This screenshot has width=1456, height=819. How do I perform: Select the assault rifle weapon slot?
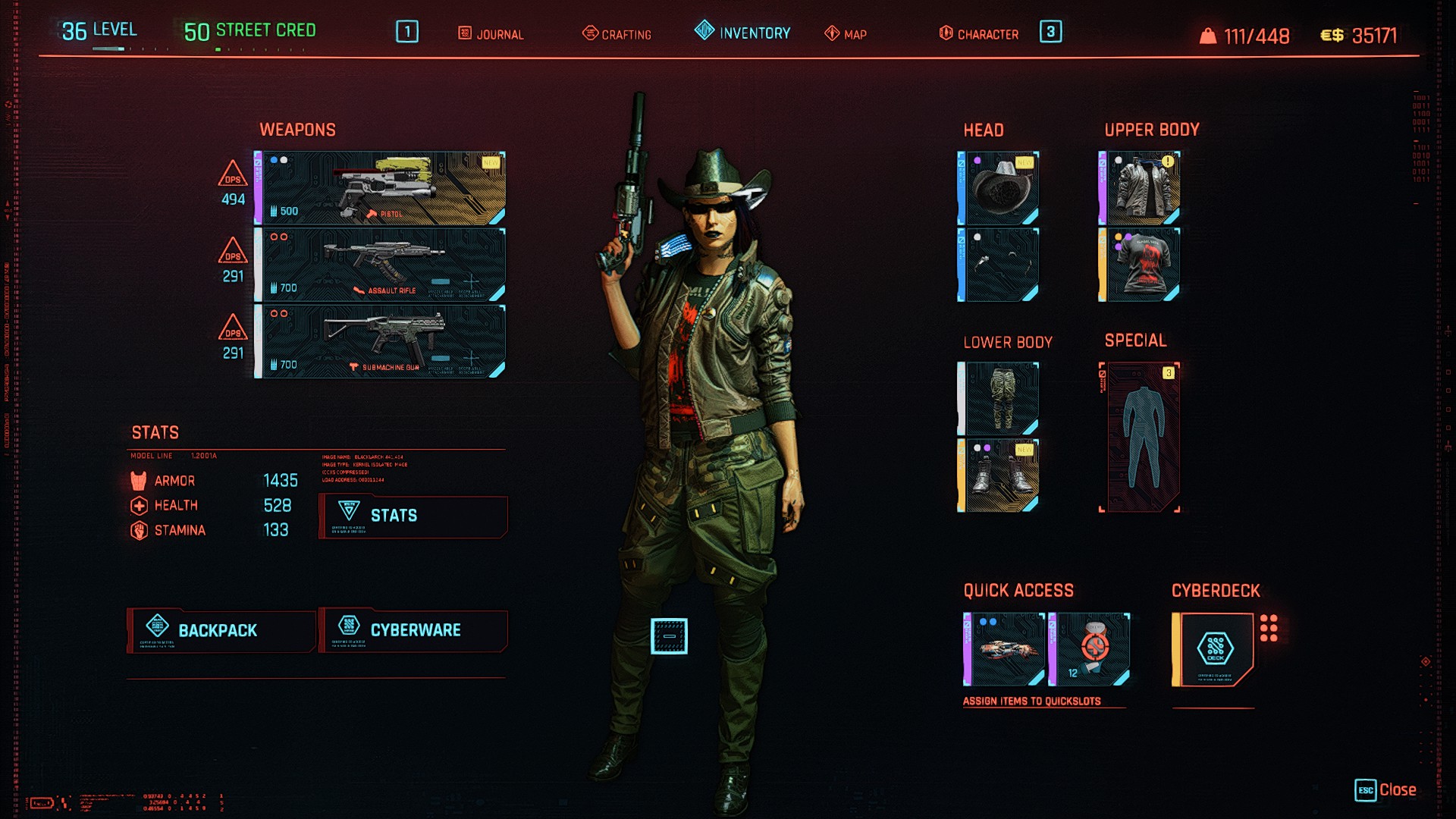tap(381, 265)
